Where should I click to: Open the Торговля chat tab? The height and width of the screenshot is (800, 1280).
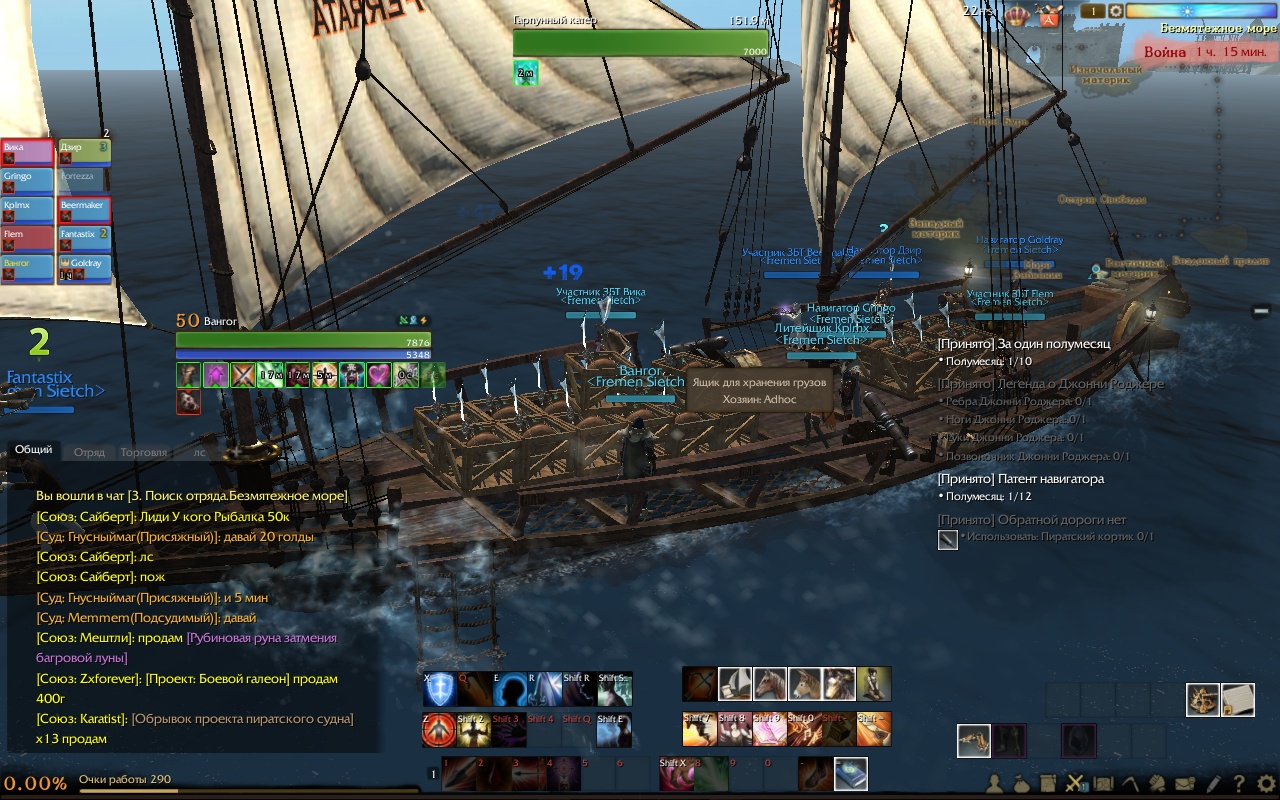click(x=143, y=452)
